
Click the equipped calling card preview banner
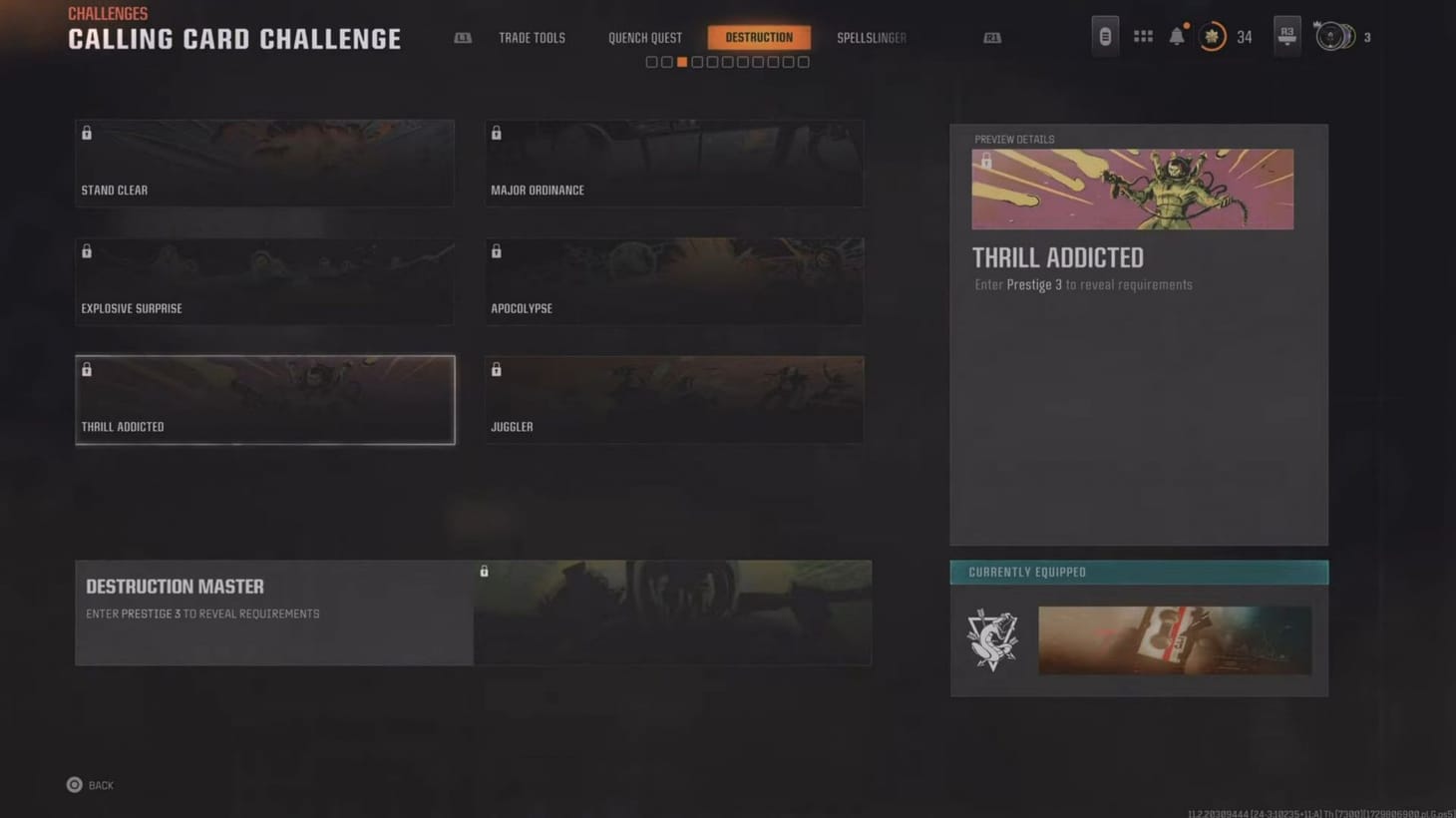(1174, 639)
